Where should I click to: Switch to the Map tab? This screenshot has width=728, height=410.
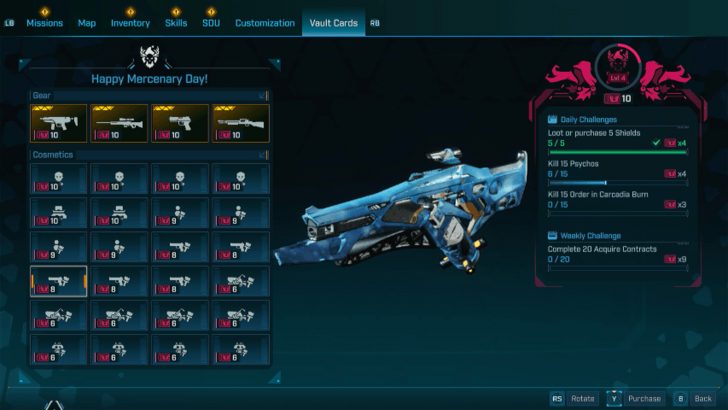pos(87,23)
